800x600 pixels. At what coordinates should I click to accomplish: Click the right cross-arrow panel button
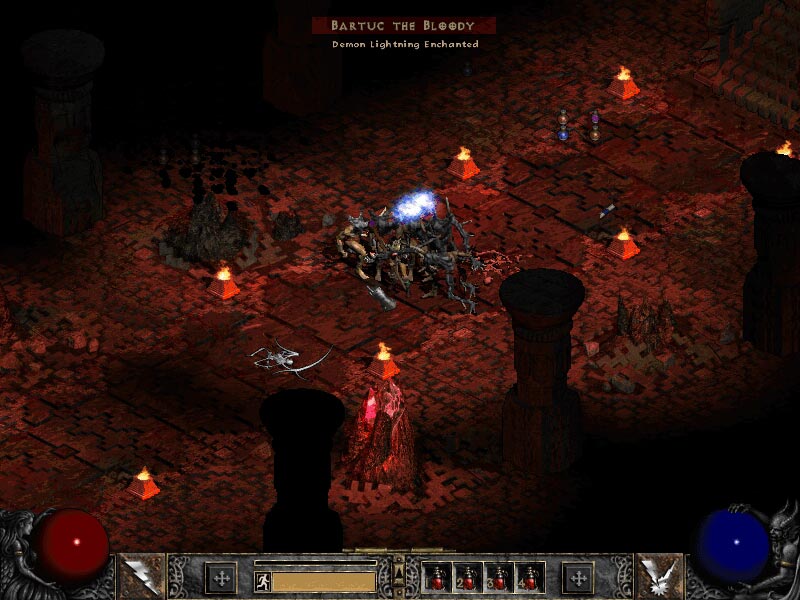pyautogui.click(x=578, y=577)
